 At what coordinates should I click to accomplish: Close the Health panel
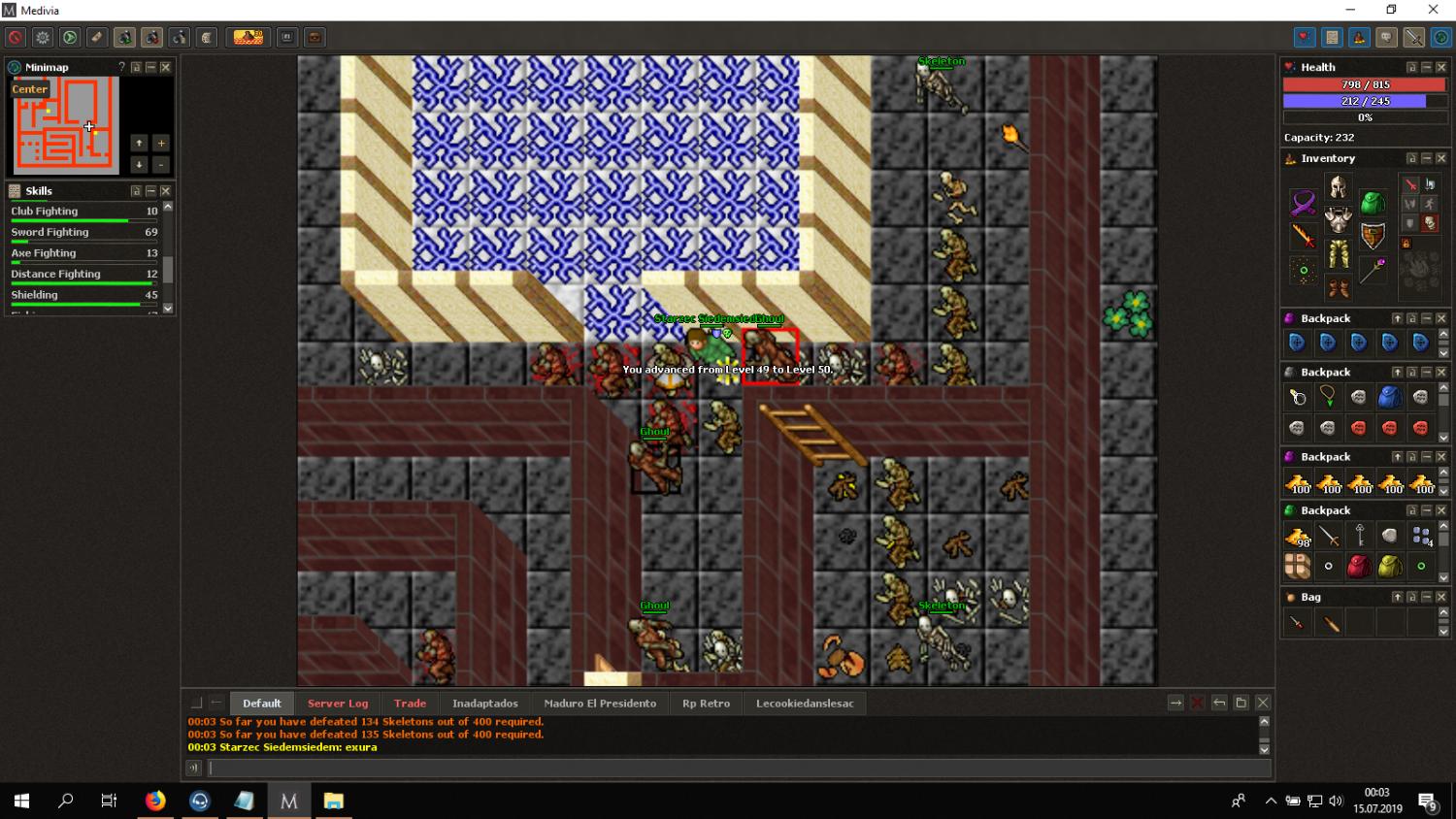1441,67
